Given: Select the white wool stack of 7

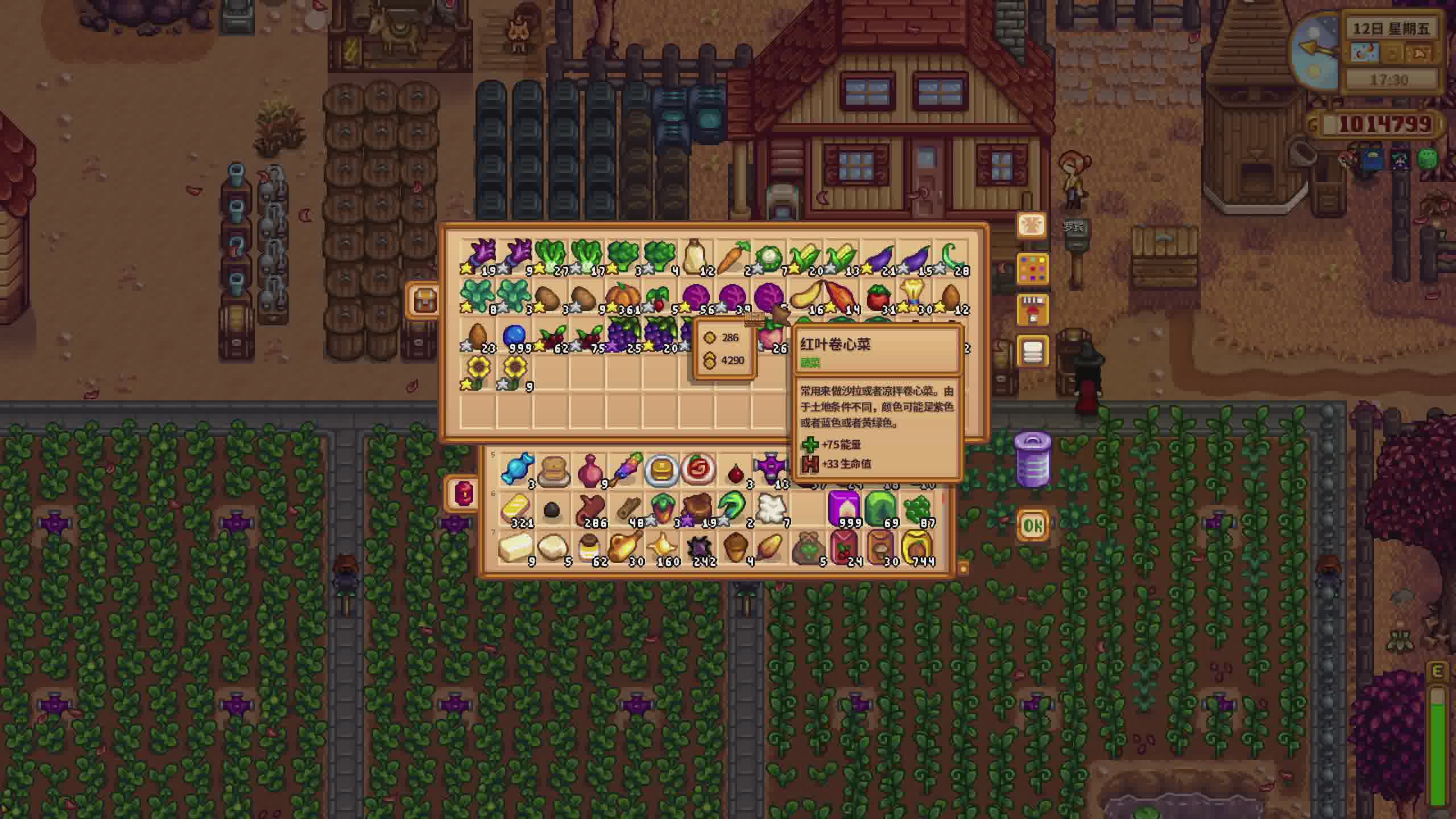Looking at the screenshot, I should [771, 508].
